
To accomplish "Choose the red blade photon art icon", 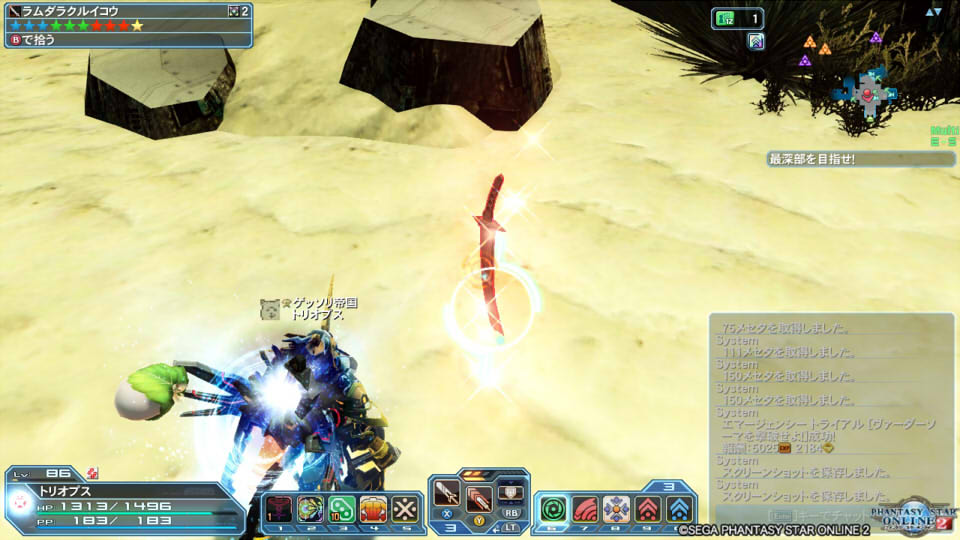I will pyautogui.click(x=478, y=498).
